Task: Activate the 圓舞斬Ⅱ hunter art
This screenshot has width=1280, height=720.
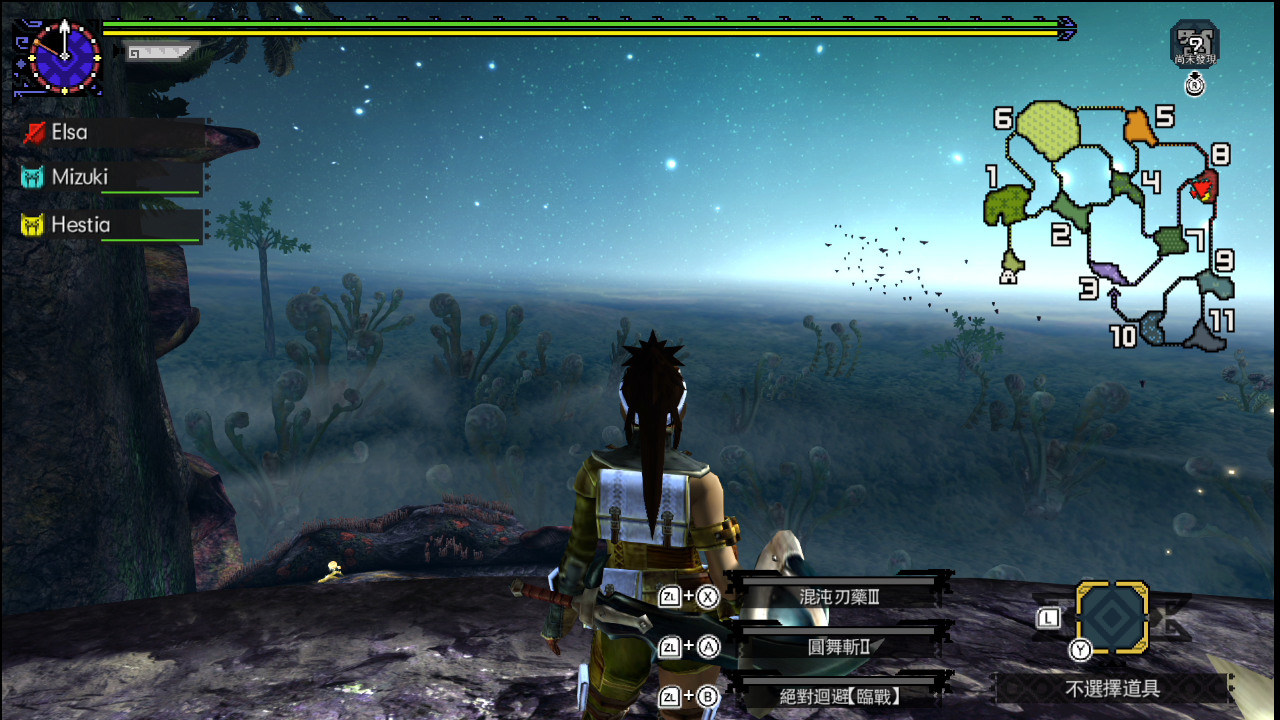Action: click(838, 647)
